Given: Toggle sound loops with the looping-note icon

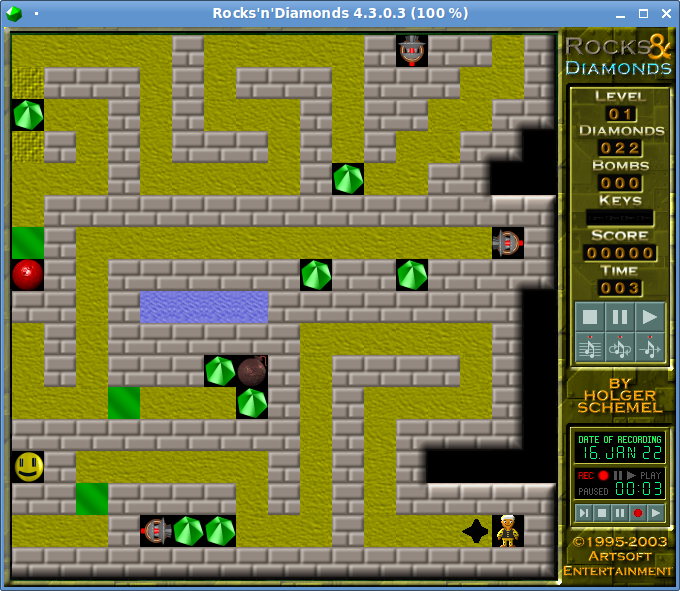Looking at the screenshot, I should tap(620, 347).
